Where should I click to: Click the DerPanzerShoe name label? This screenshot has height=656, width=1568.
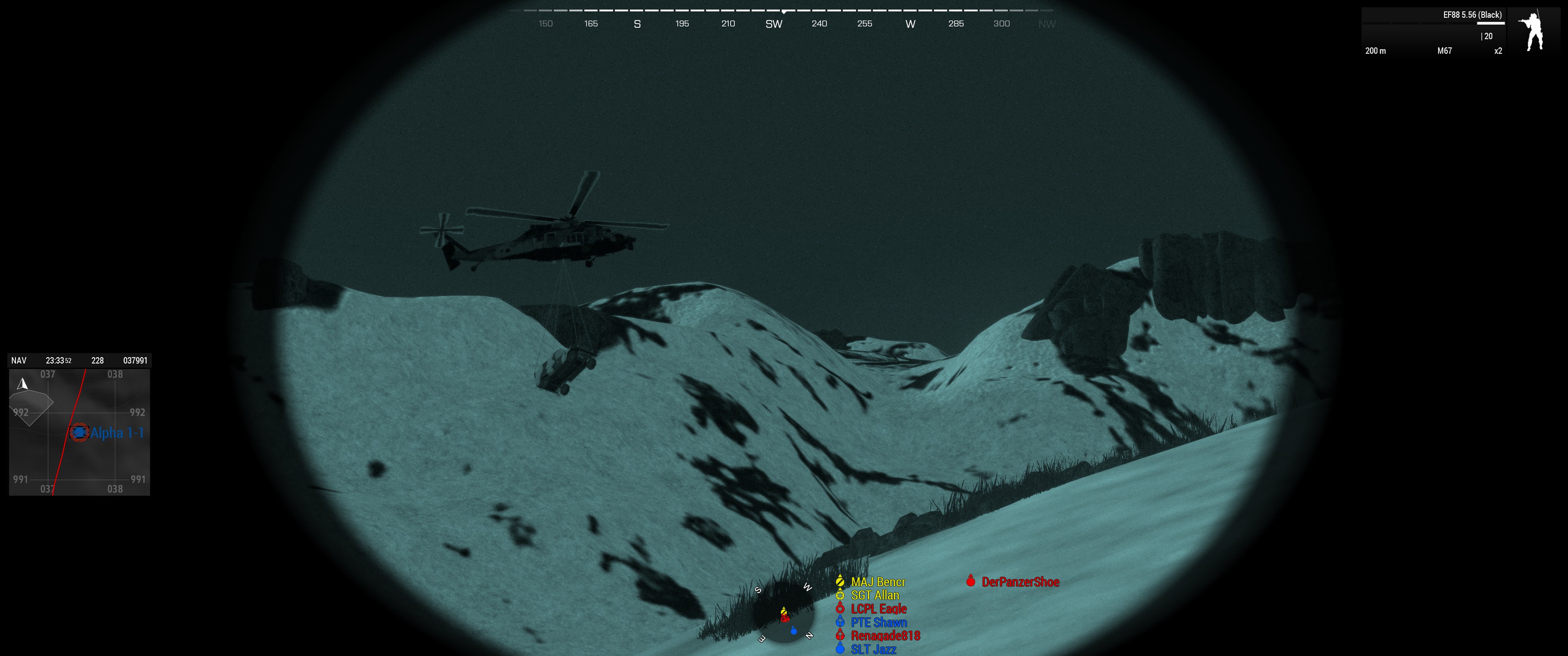coord(1021,582)
